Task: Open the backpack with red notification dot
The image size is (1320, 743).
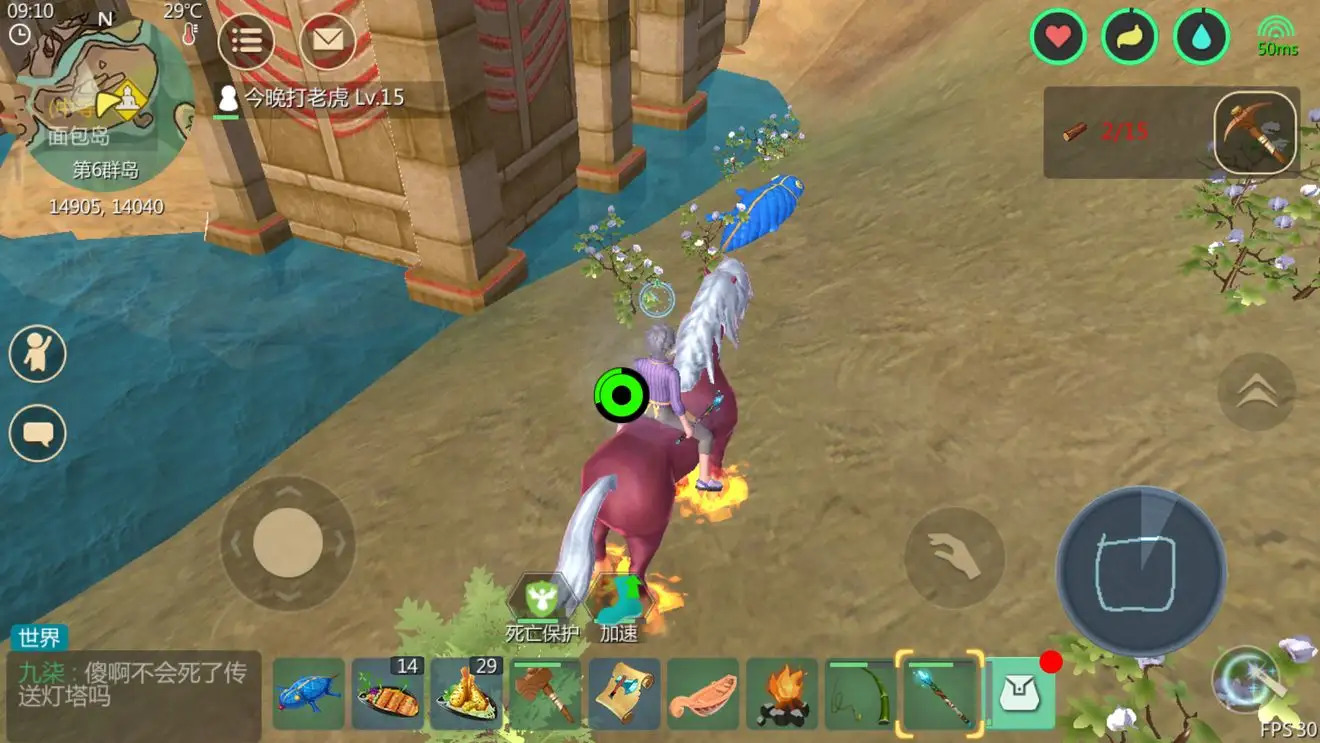Action: coord(1020,693)
